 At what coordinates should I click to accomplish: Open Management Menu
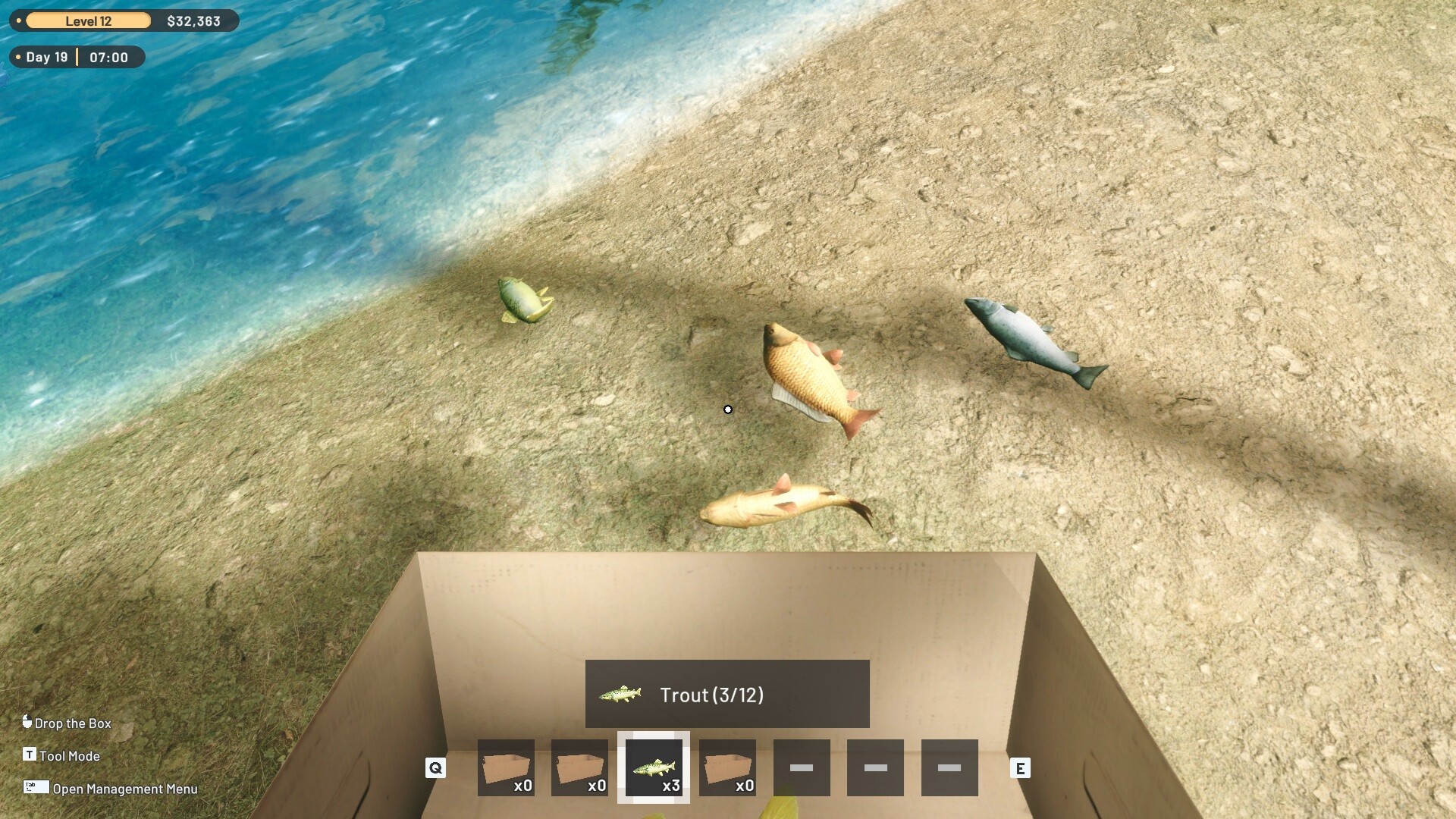tap(124, 789)
